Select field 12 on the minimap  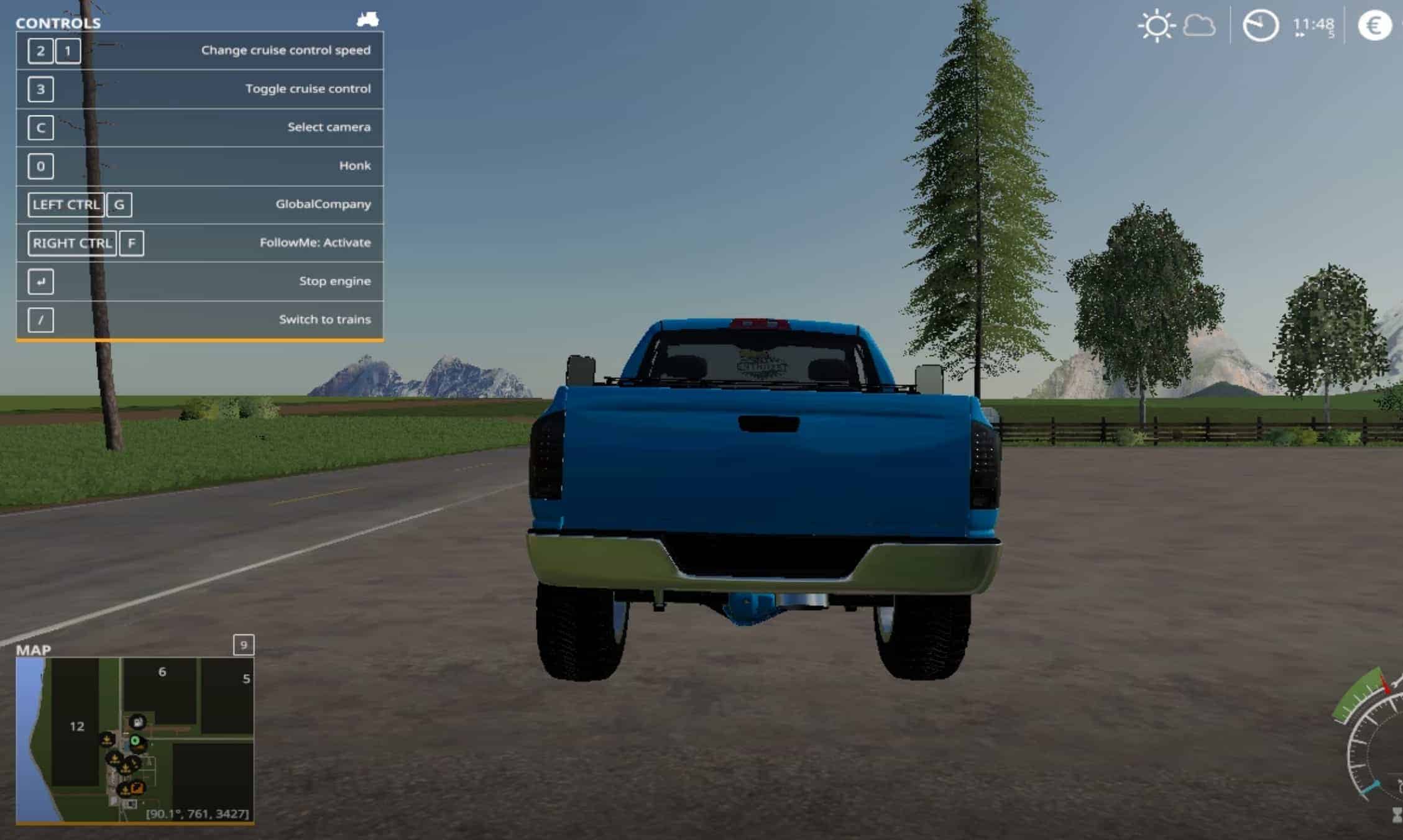(76, 726)
